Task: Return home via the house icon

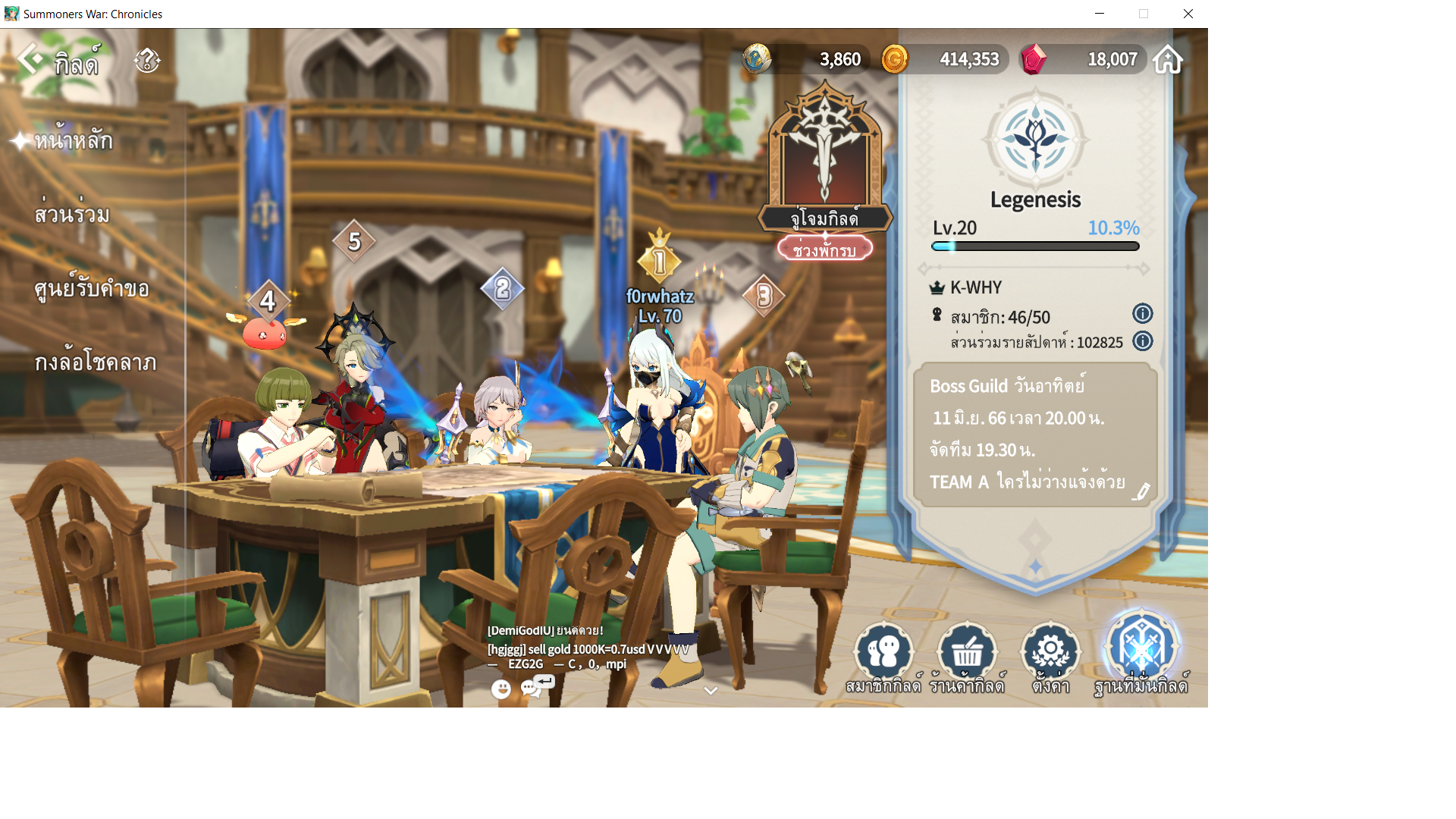Action: 1168,59
